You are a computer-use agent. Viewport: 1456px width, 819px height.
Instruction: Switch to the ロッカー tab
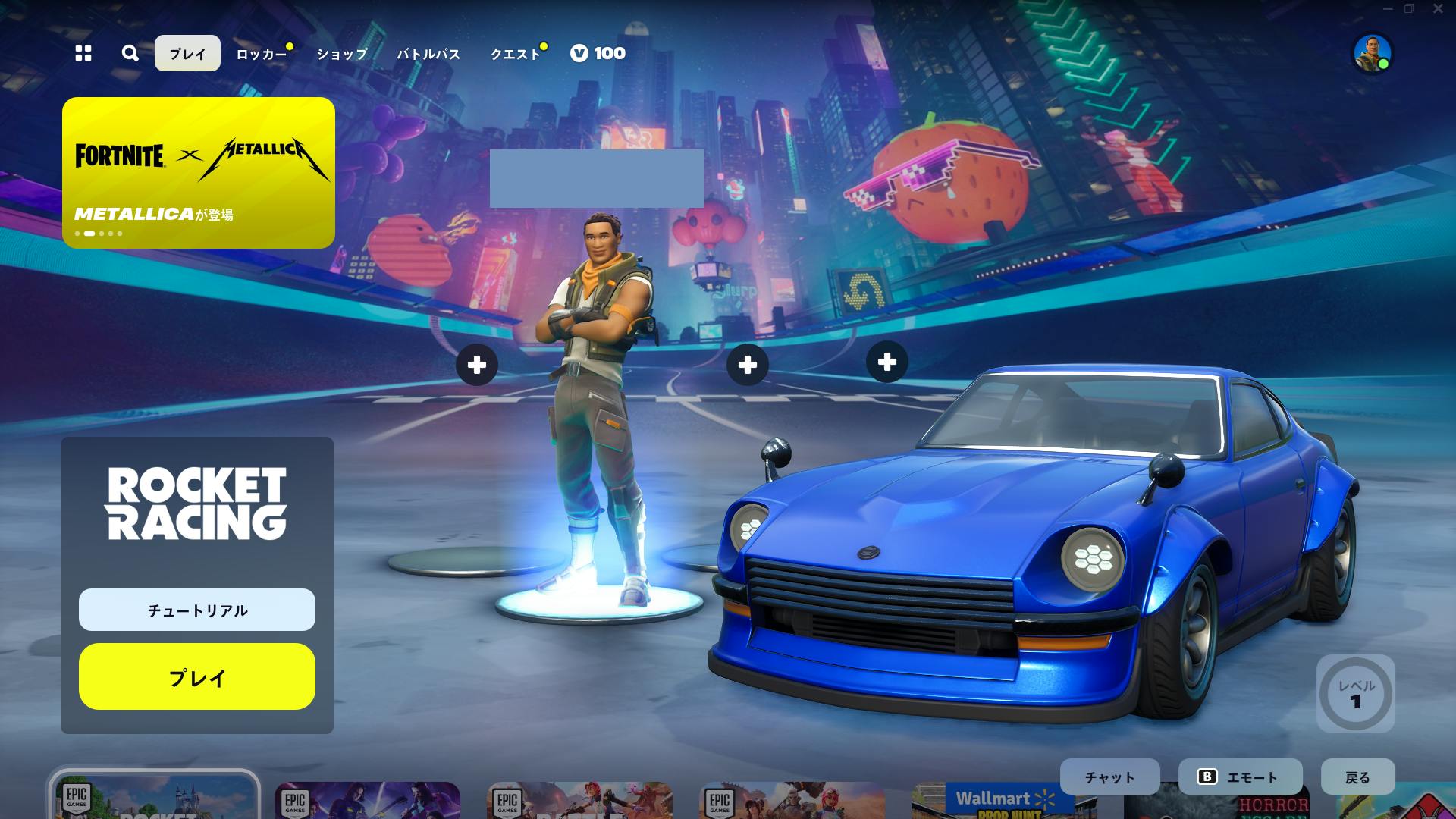(261, 54)
